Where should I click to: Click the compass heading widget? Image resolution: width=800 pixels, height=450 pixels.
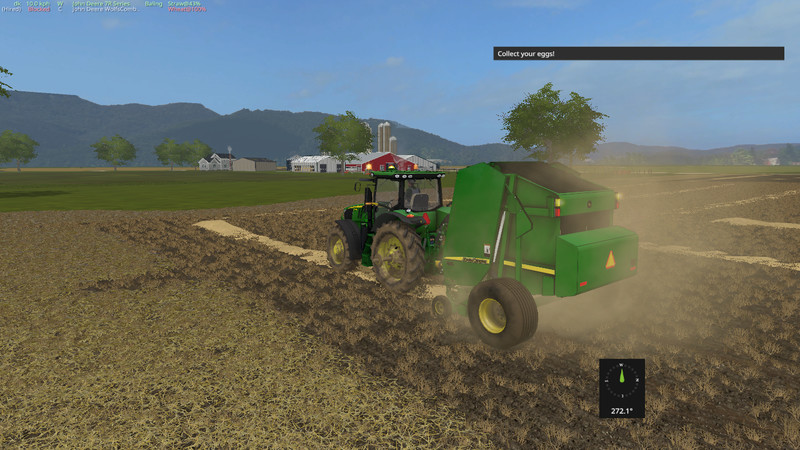(x=621, y=386)
